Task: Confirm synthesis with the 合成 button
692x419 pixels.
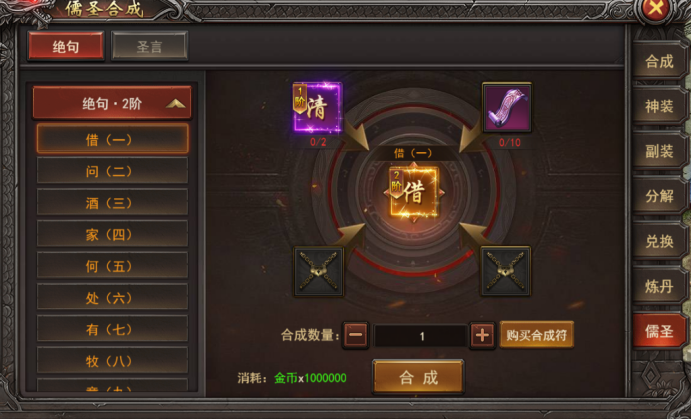Action: [418, 377]
